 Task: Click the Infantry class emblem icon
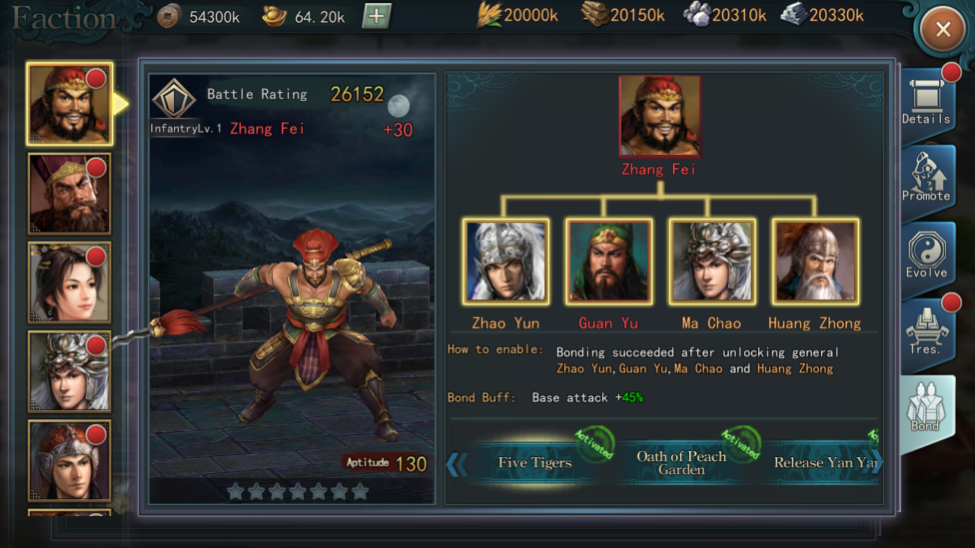pyautogui.click(x=174, y=99)
